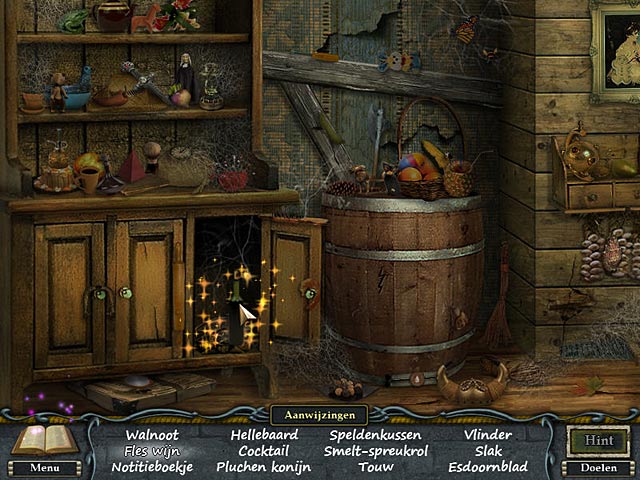
Task: Choose Cocktail from the item list
Action: click(x=263, y=451)
